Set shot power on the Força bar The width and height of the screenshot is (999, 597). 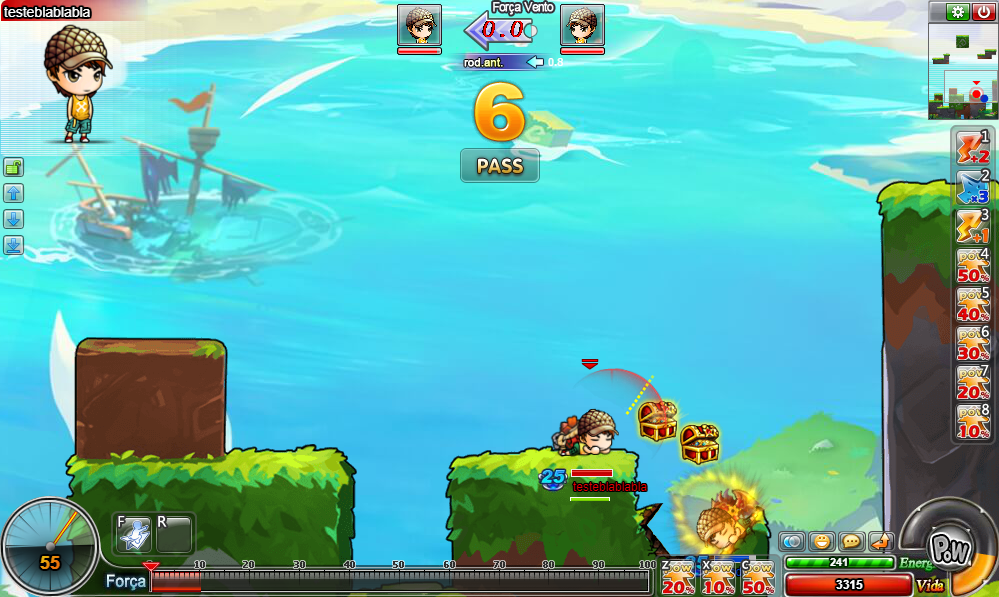[x=400, y=580]
